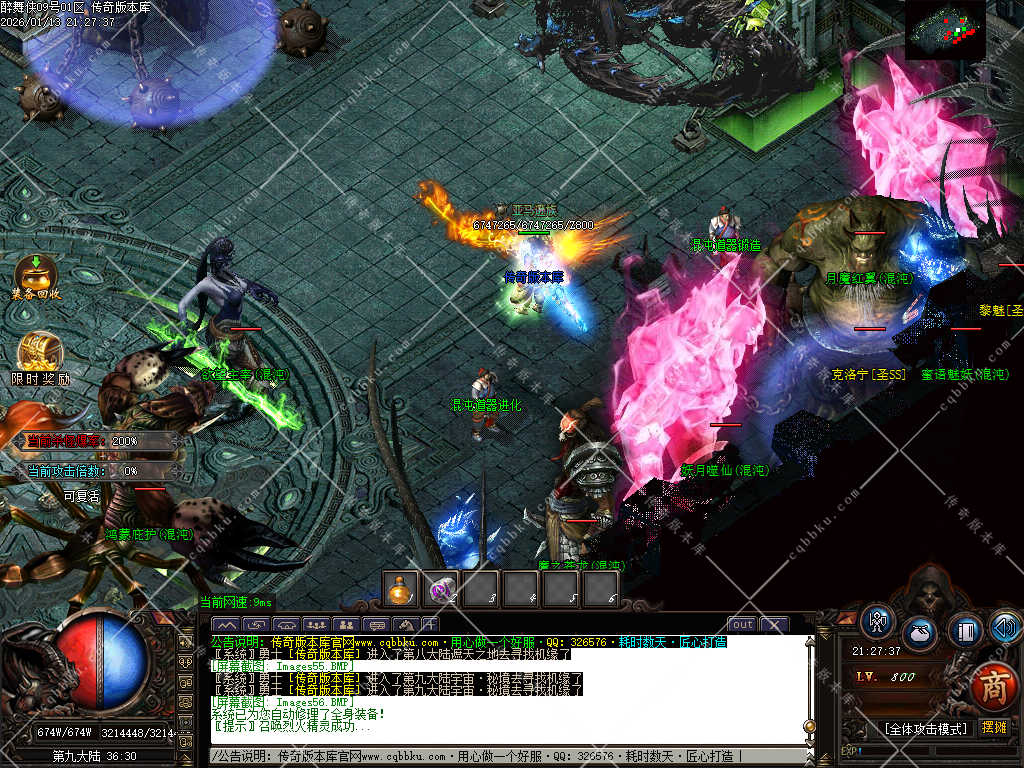
Task: Click the chat log scrollbar
Action: click(x=810, y=690)
